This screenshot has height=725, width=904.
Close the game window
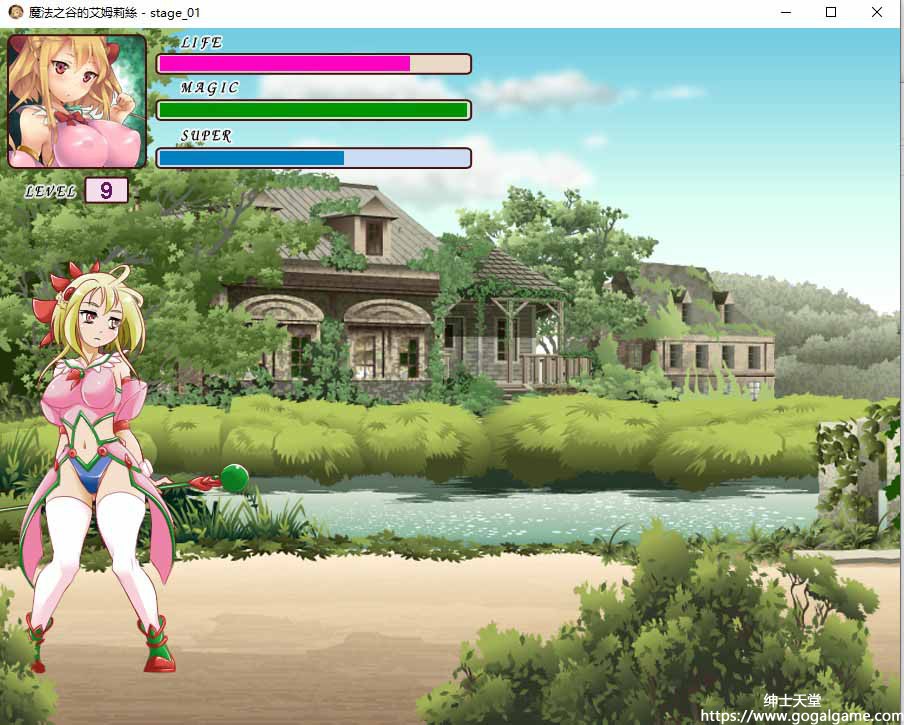point(877,13)
